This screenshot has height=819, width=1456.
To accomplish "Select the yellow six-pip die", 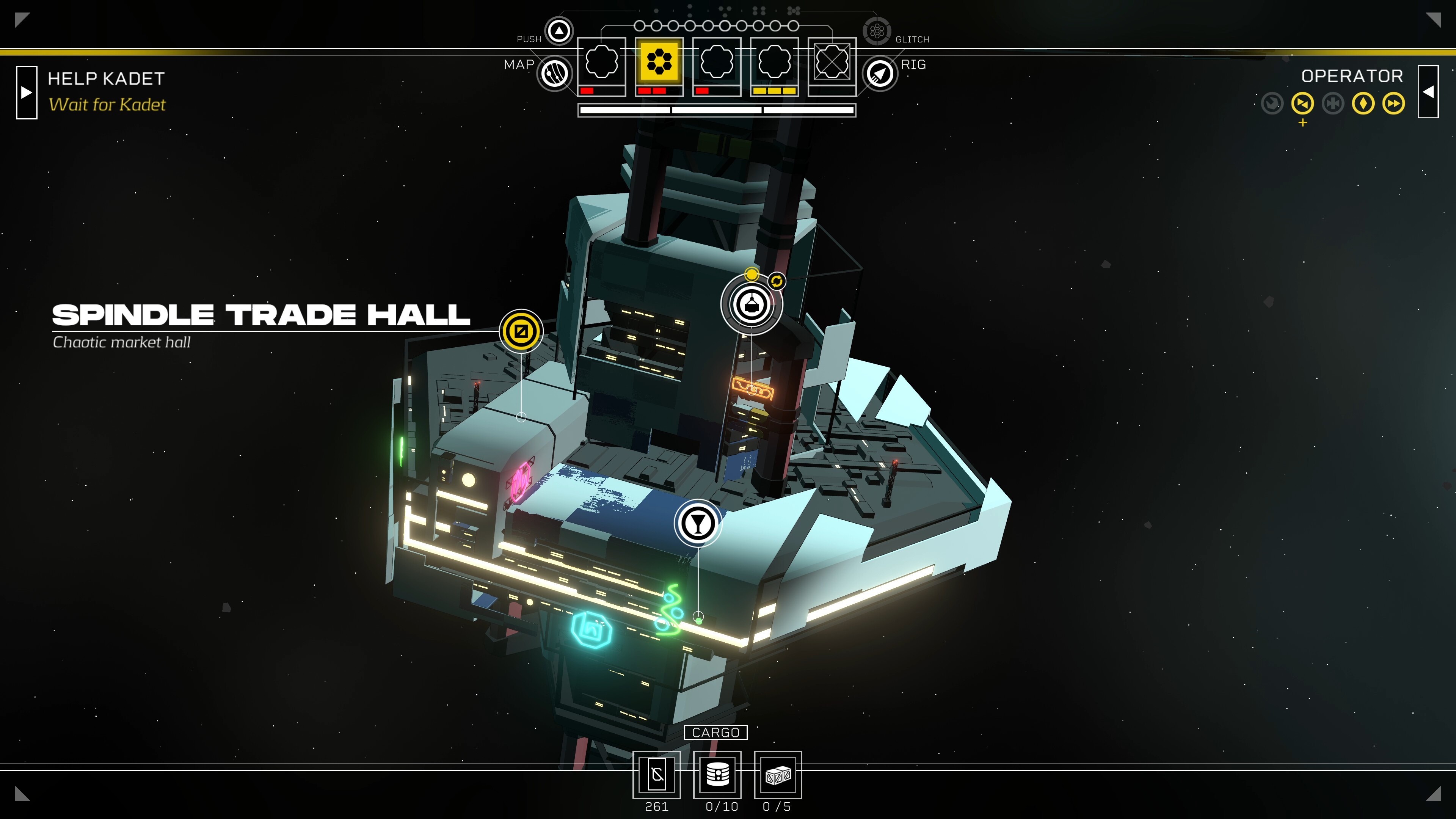I will (659, 61).
